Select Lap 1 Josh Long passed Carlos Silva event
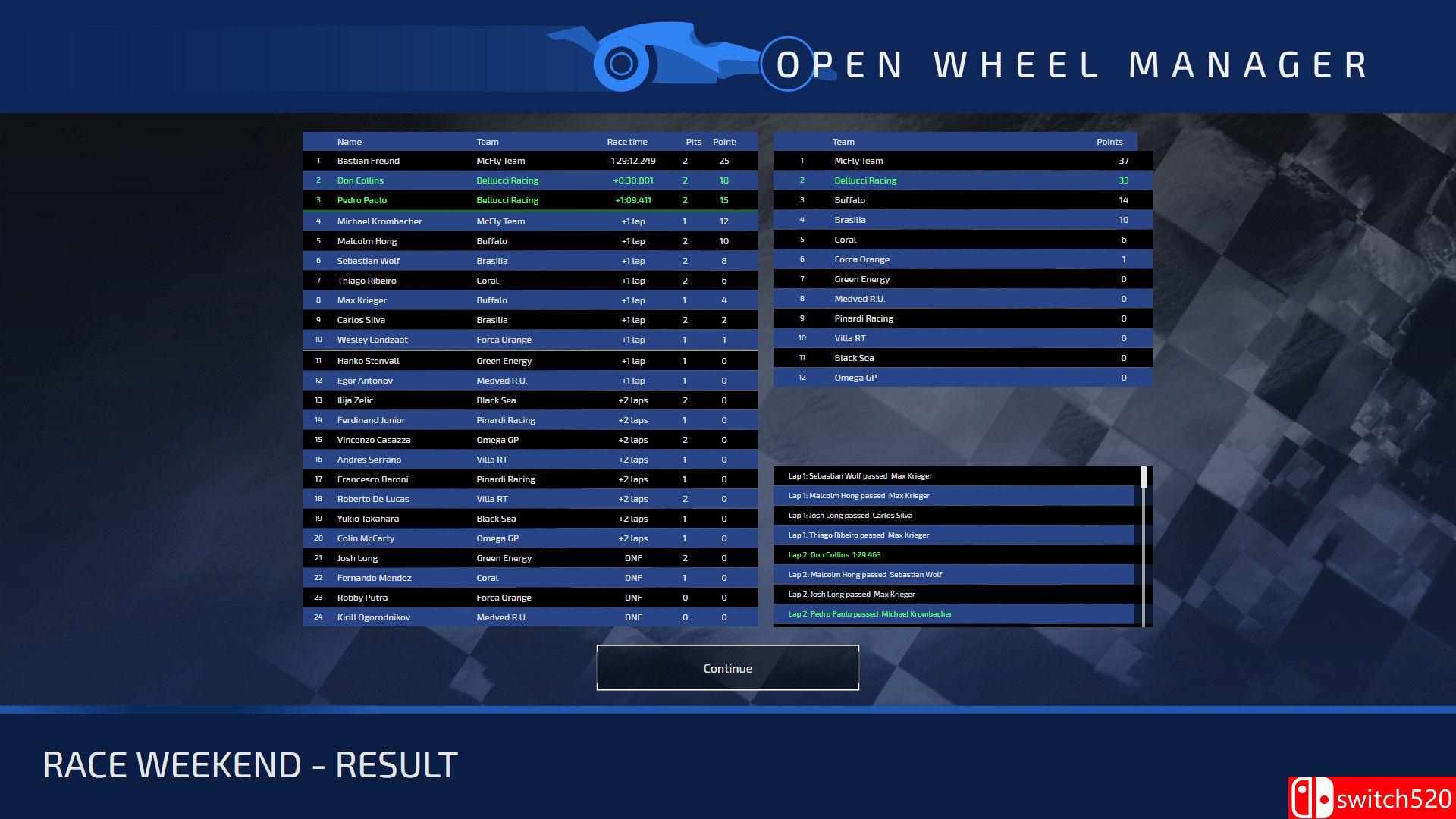The height and width of the screenshot is (819, 1456). [x=953, y=515]
